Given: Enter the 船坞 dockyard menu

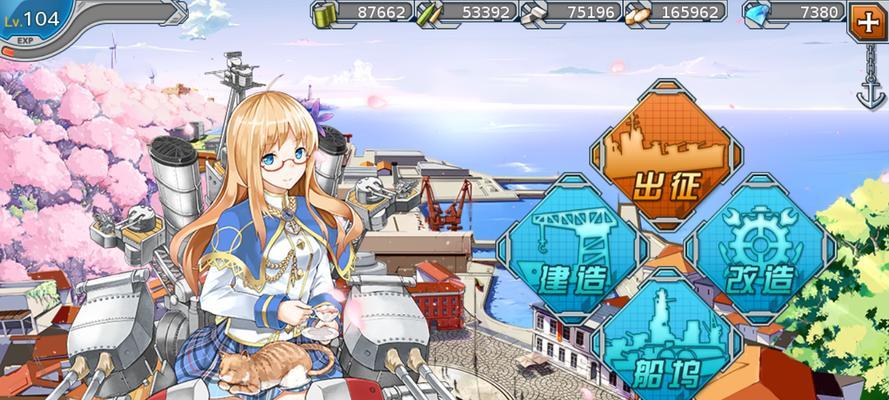Looking at the screenshot, I should click(x=664, y=340).
